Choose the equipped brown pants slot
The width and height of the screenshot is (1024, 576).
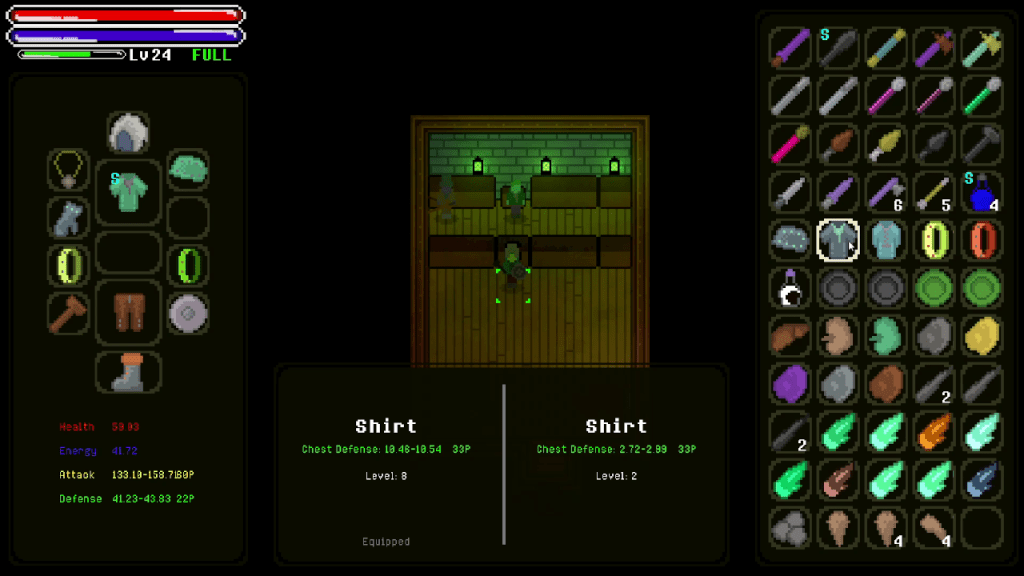[x=128, y=311]
